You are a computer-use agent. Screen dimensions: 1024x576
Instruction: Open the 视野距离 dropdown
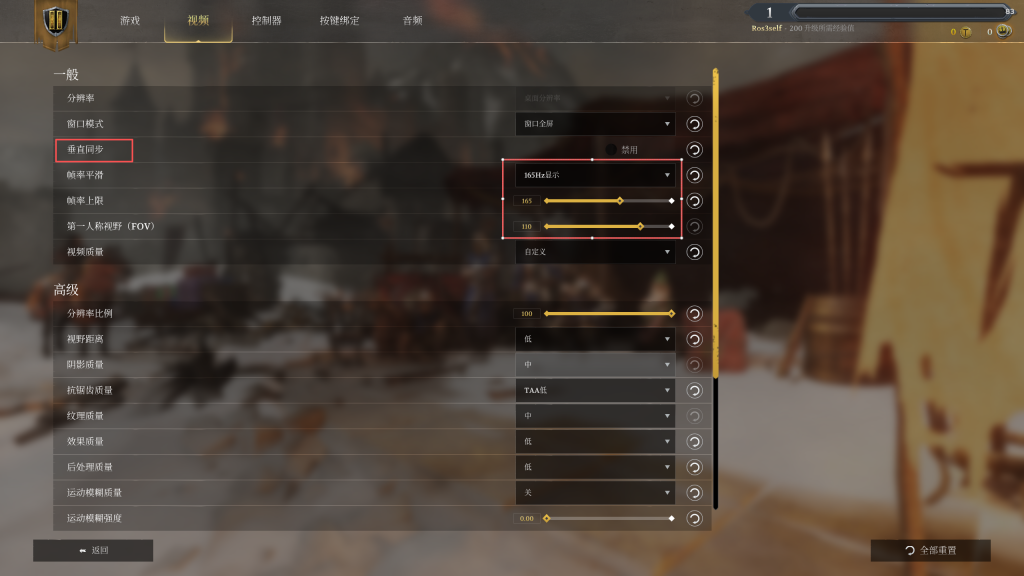595,339
